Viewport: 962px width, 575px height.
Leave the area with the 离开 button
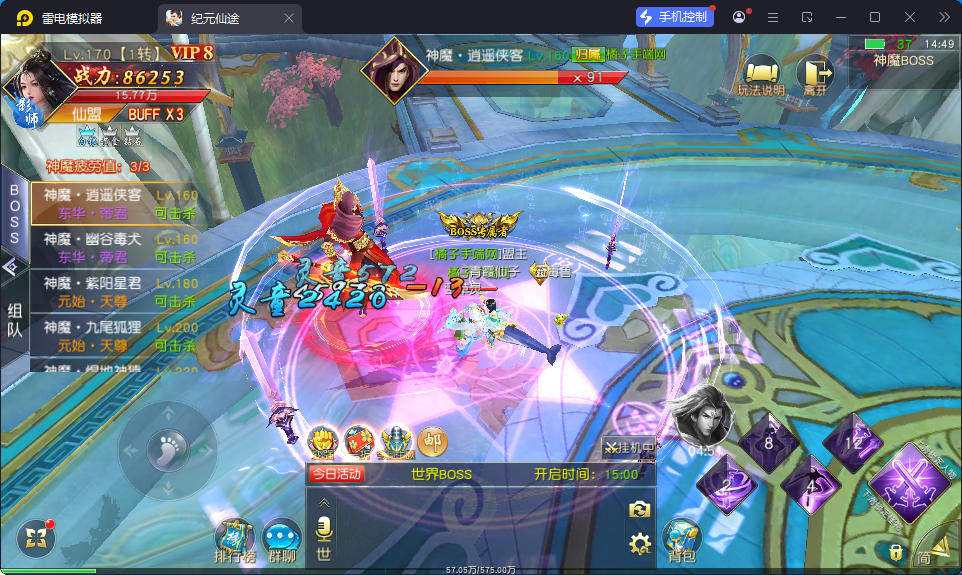click(814, 75)
